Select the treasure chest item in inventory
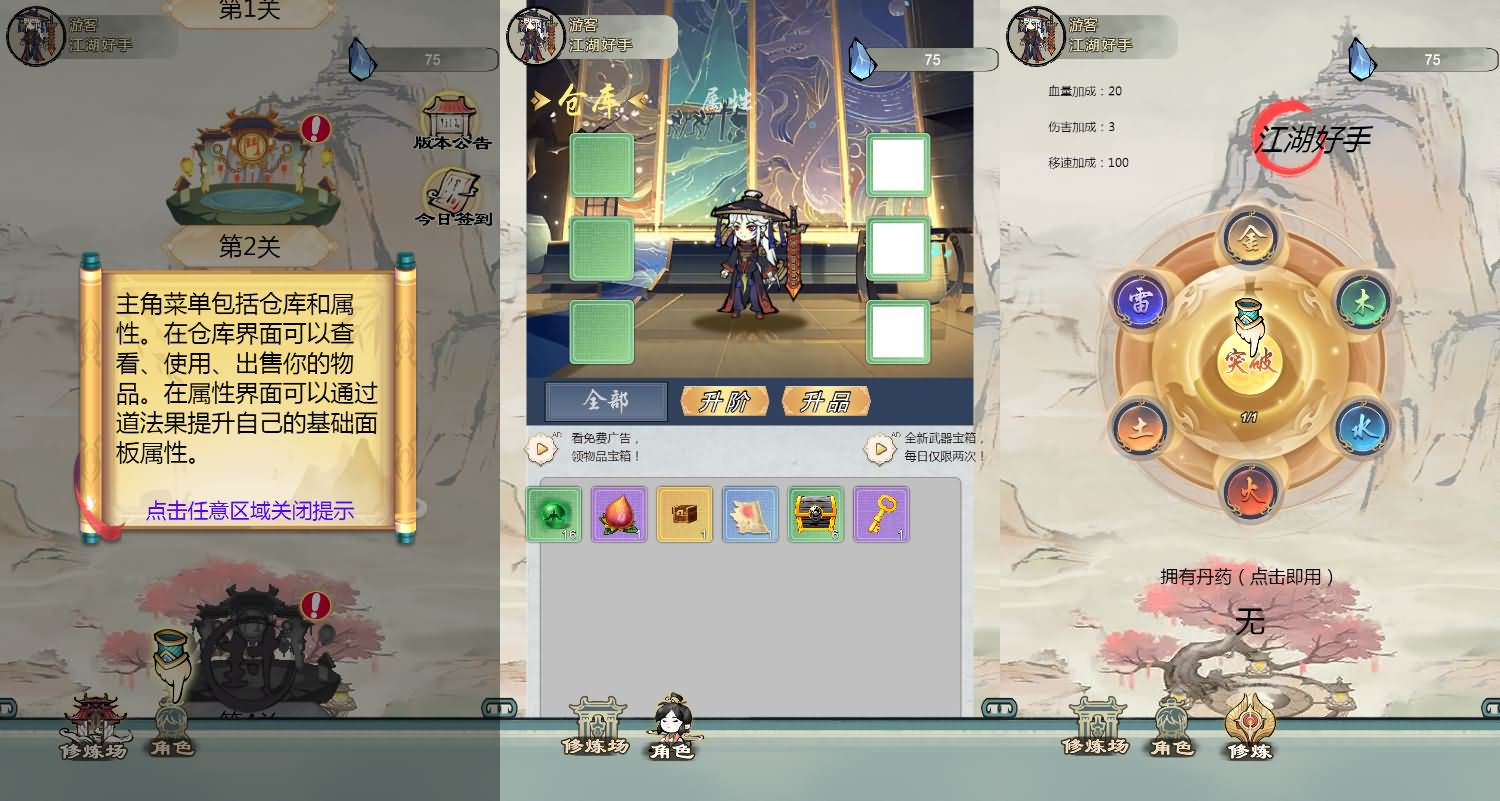Viewport: 1500px width, 801px height. pos(816,515)
